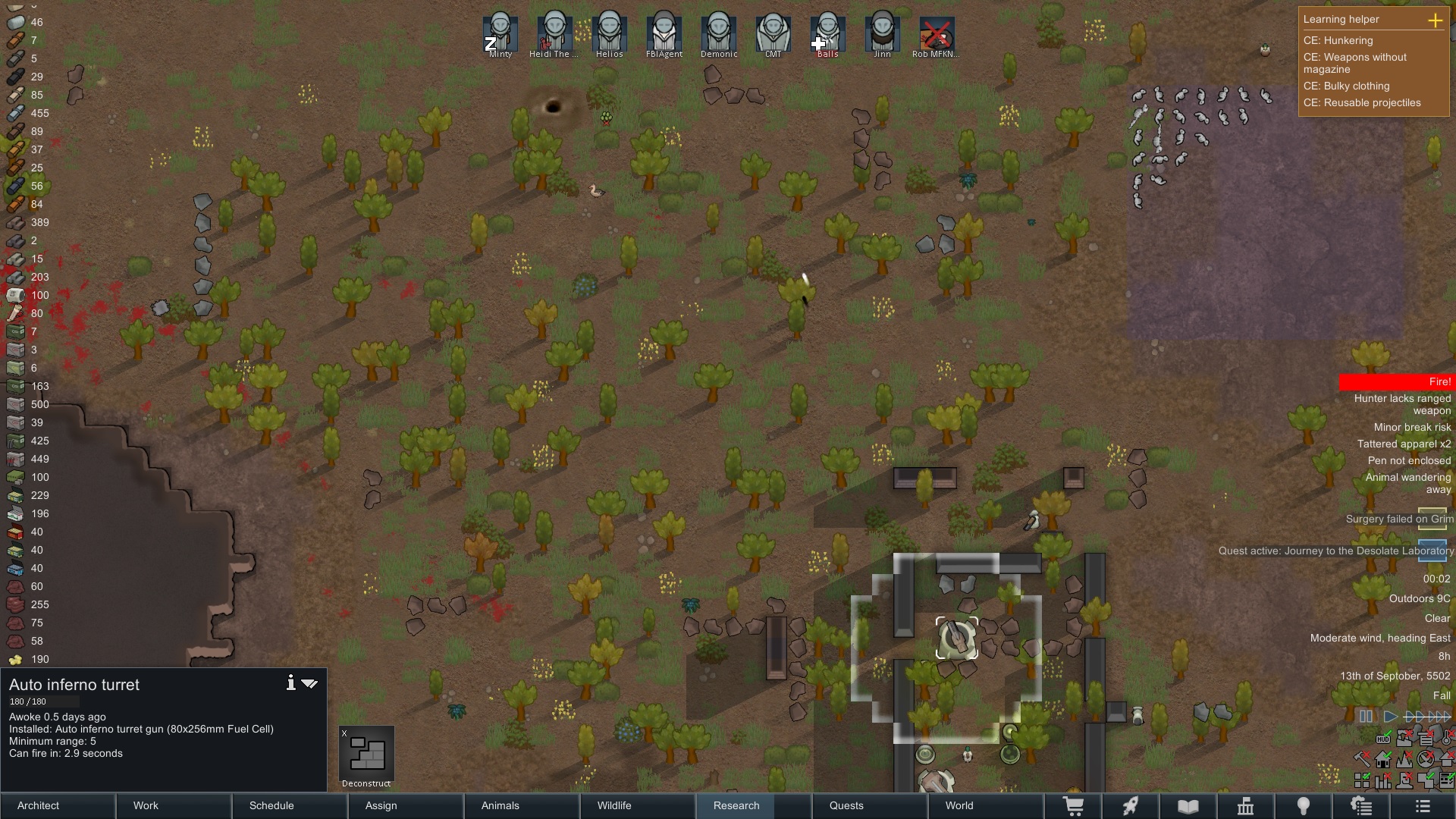Viewport: 1456px width, 819px height.
Task: Disable the zones overlay toggle
Action: coord(1362,779)
